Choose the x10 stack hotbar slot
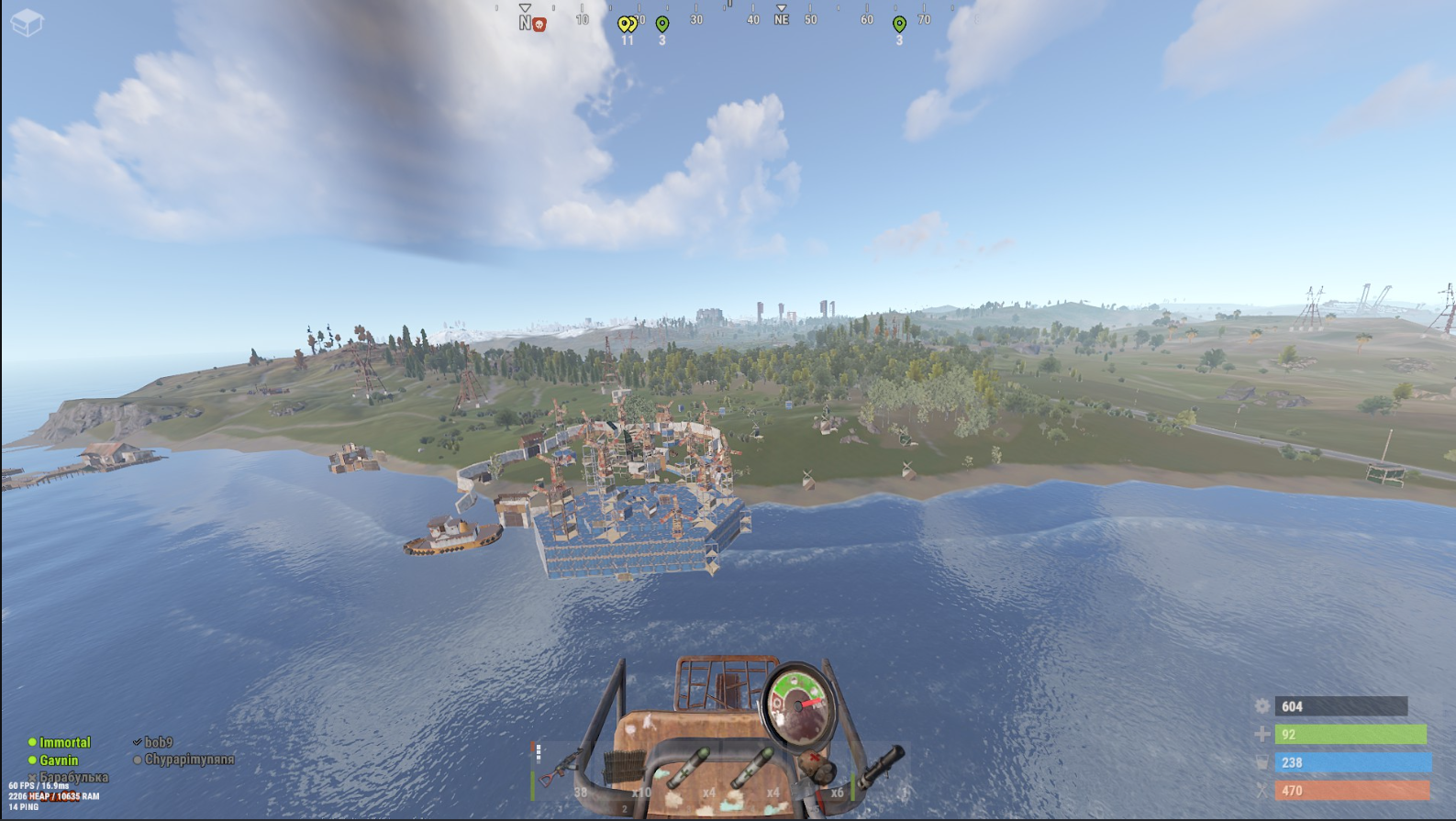 coord(627,771)
